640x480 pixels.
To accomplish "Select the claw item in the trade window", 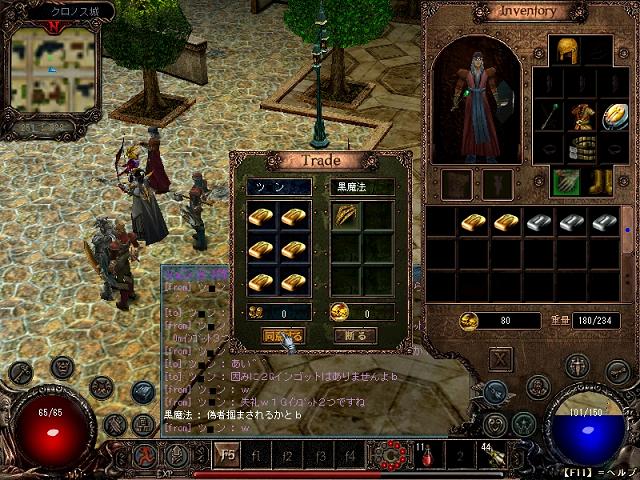I will (346, 217).
